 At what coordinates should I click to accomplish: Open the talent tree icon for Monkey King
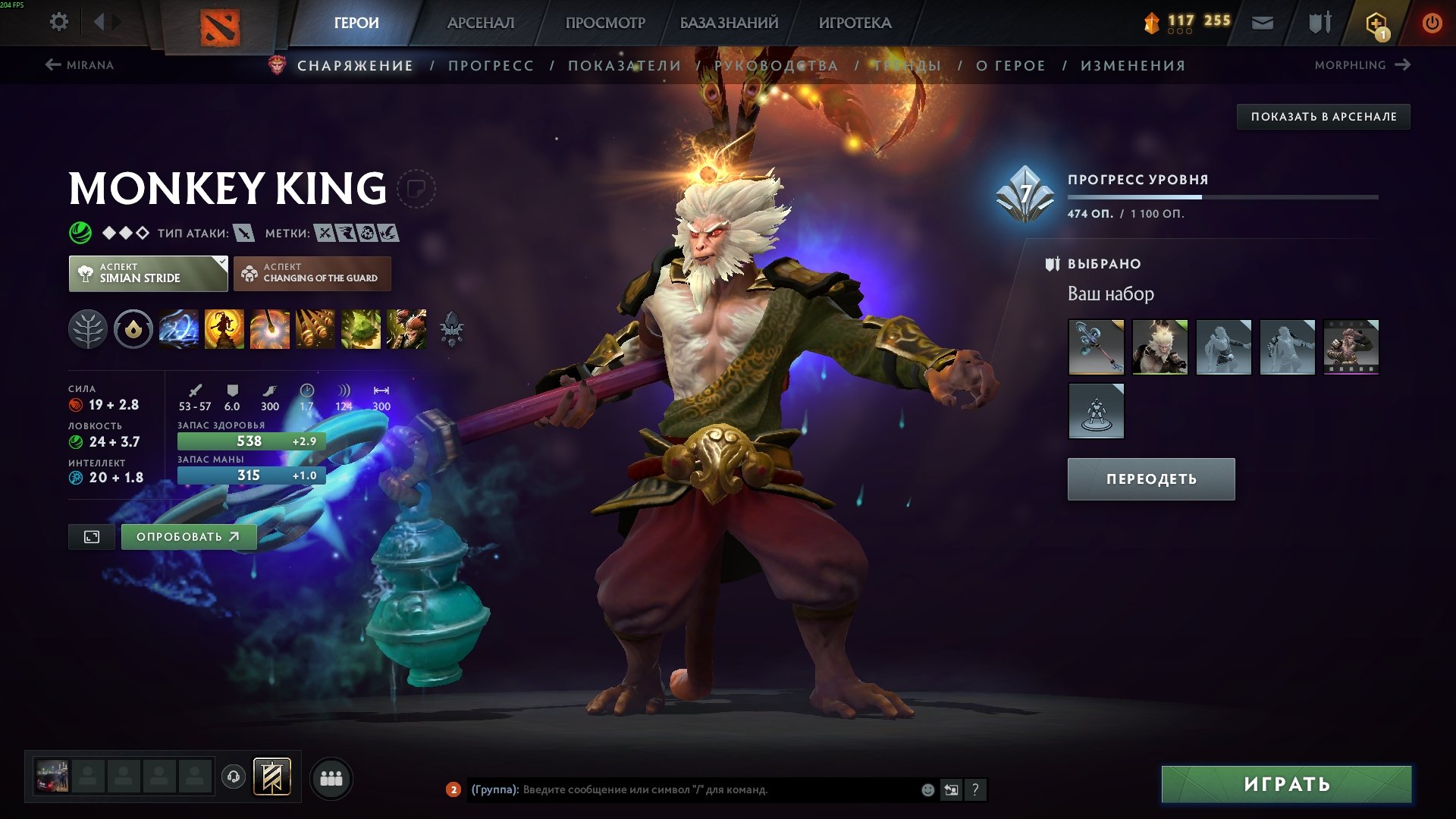(89, 329)
